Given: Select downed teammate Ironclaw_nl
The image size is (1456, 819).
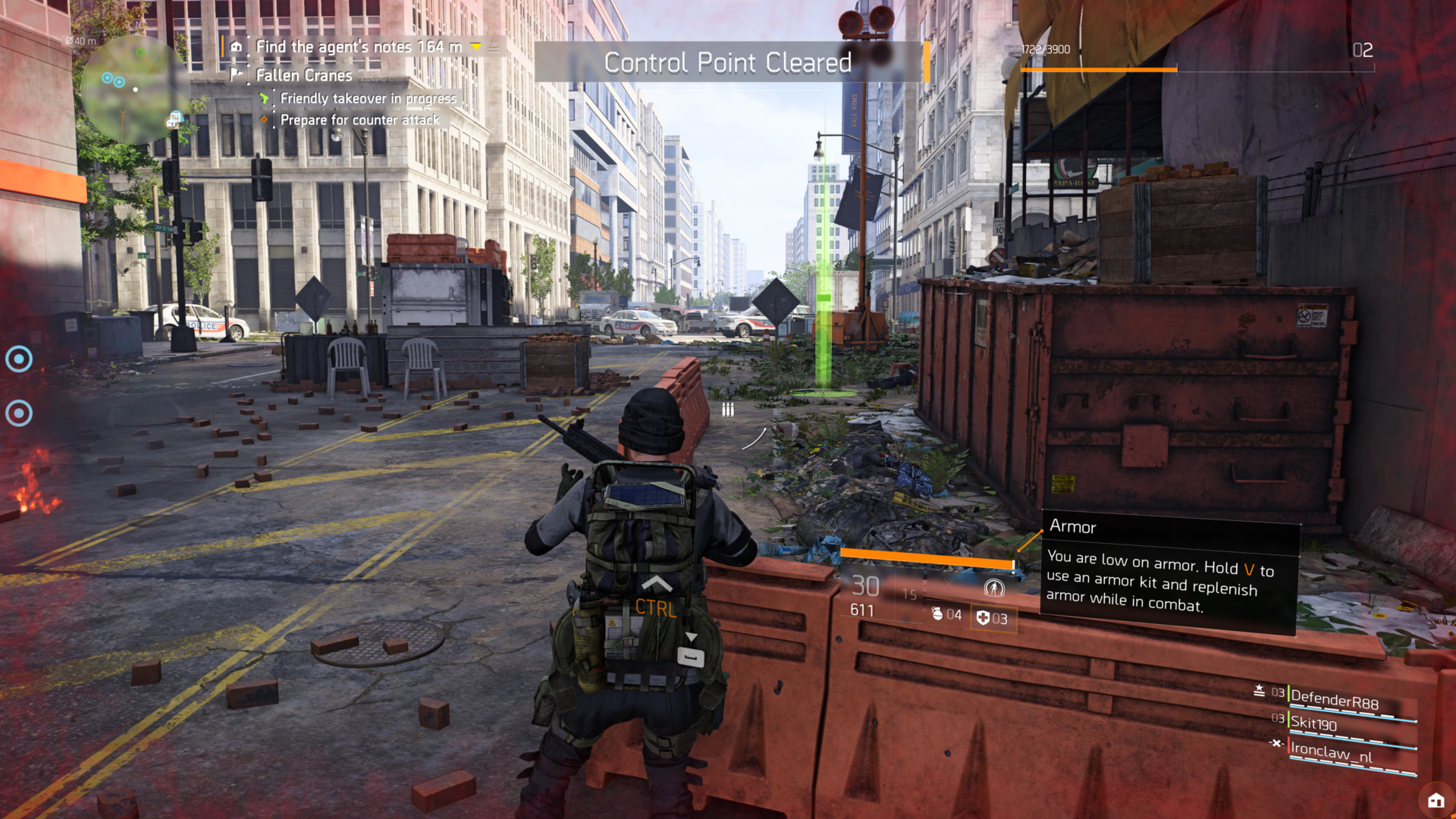Looking at the screenshot, I should coord(1332,752).
